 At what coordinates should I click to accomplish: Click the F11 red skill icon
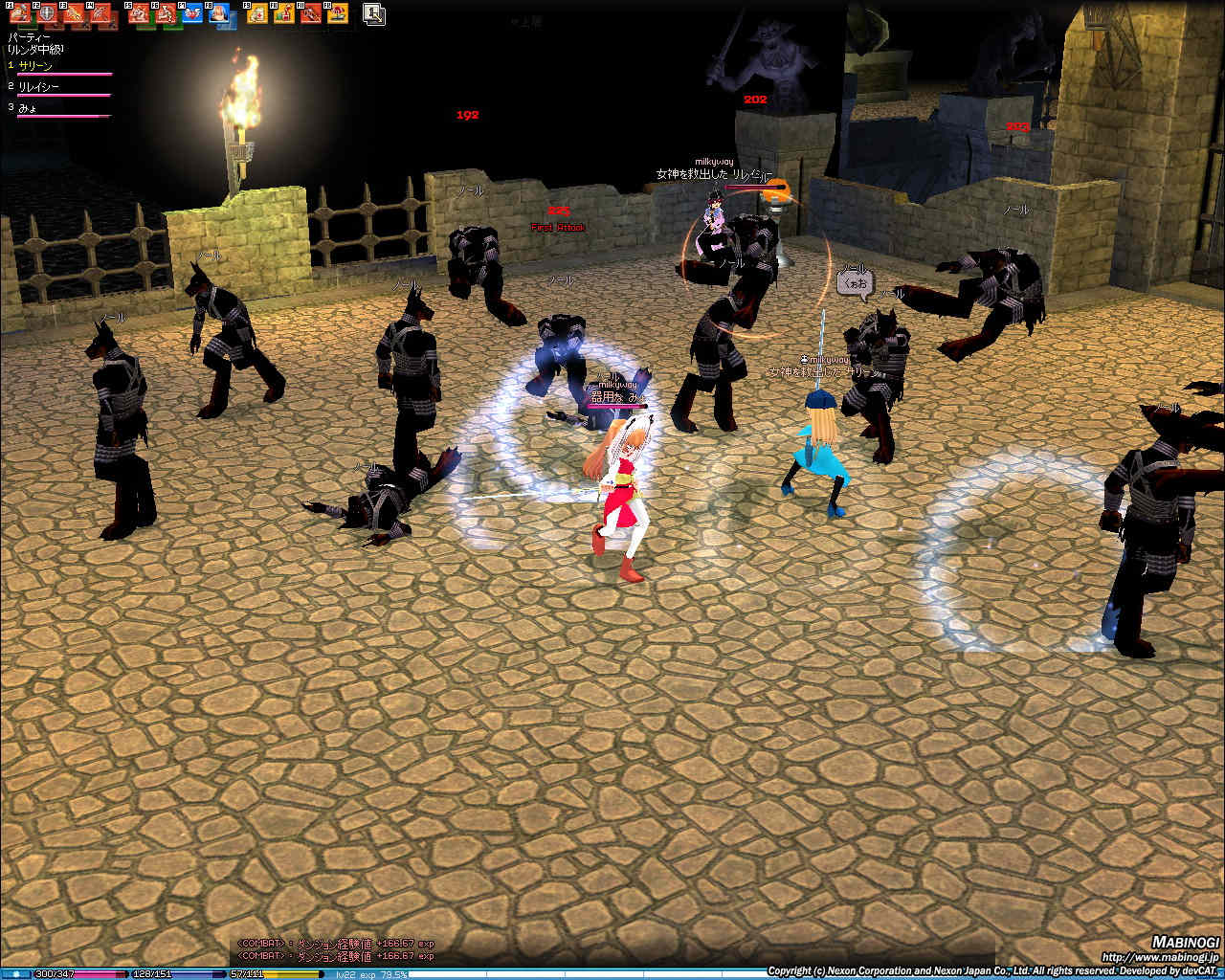(x=311, y=13)
